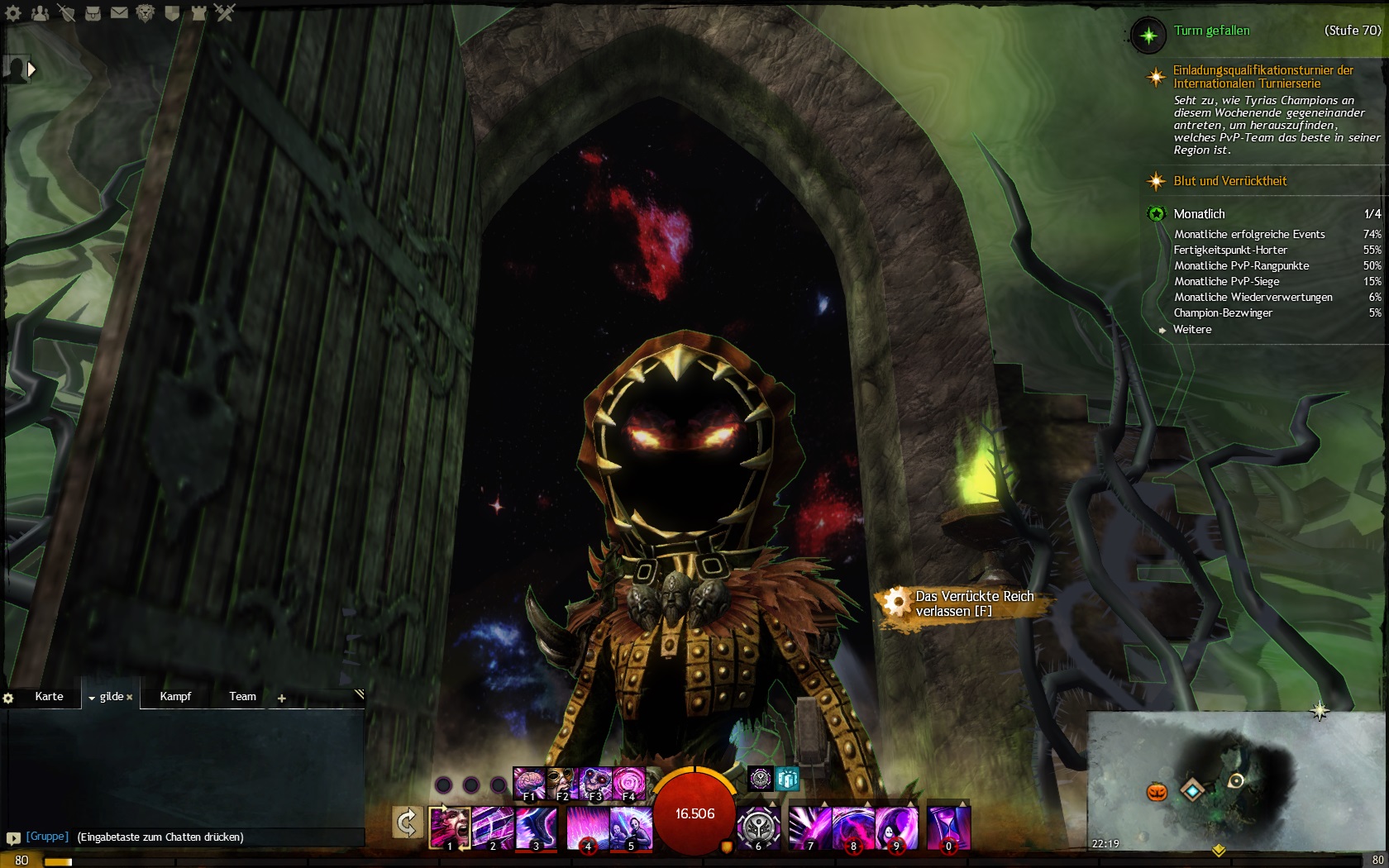1389x868 pixels.
Task: Open the inventory bag icon
Action: (93, 12)
